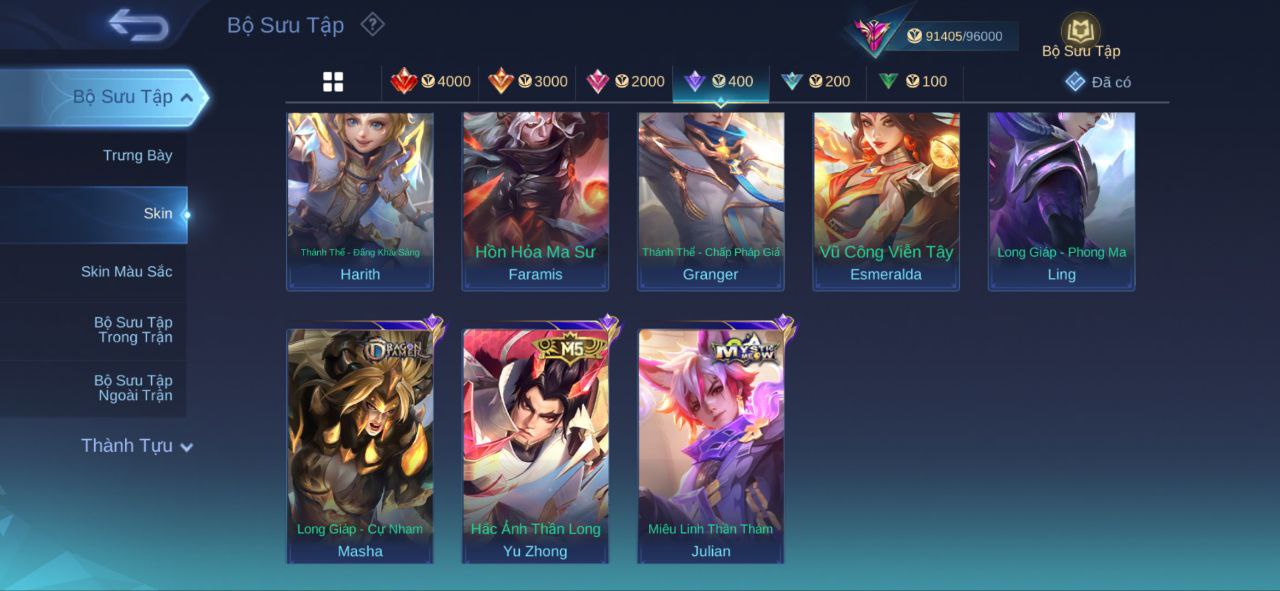Image resolution: width=1280 pixels, height=591 pixels.
Task: Select Esmeralda Vũ Công Viễn Tây card
Action: point(886,200)
